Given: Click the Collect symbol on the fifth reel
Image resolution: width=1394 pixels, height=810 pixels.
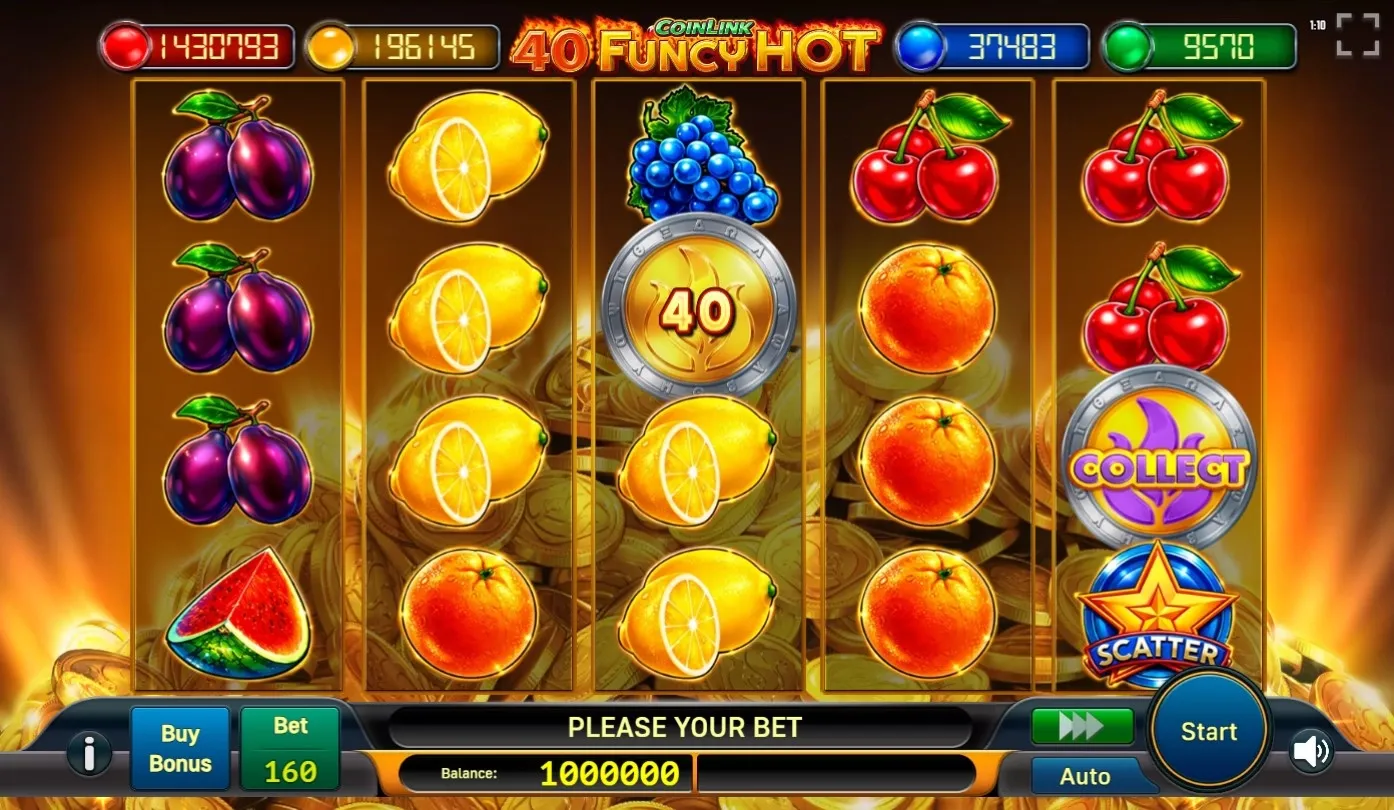Looking at the screenshot, I should (x=1160, y=460).
